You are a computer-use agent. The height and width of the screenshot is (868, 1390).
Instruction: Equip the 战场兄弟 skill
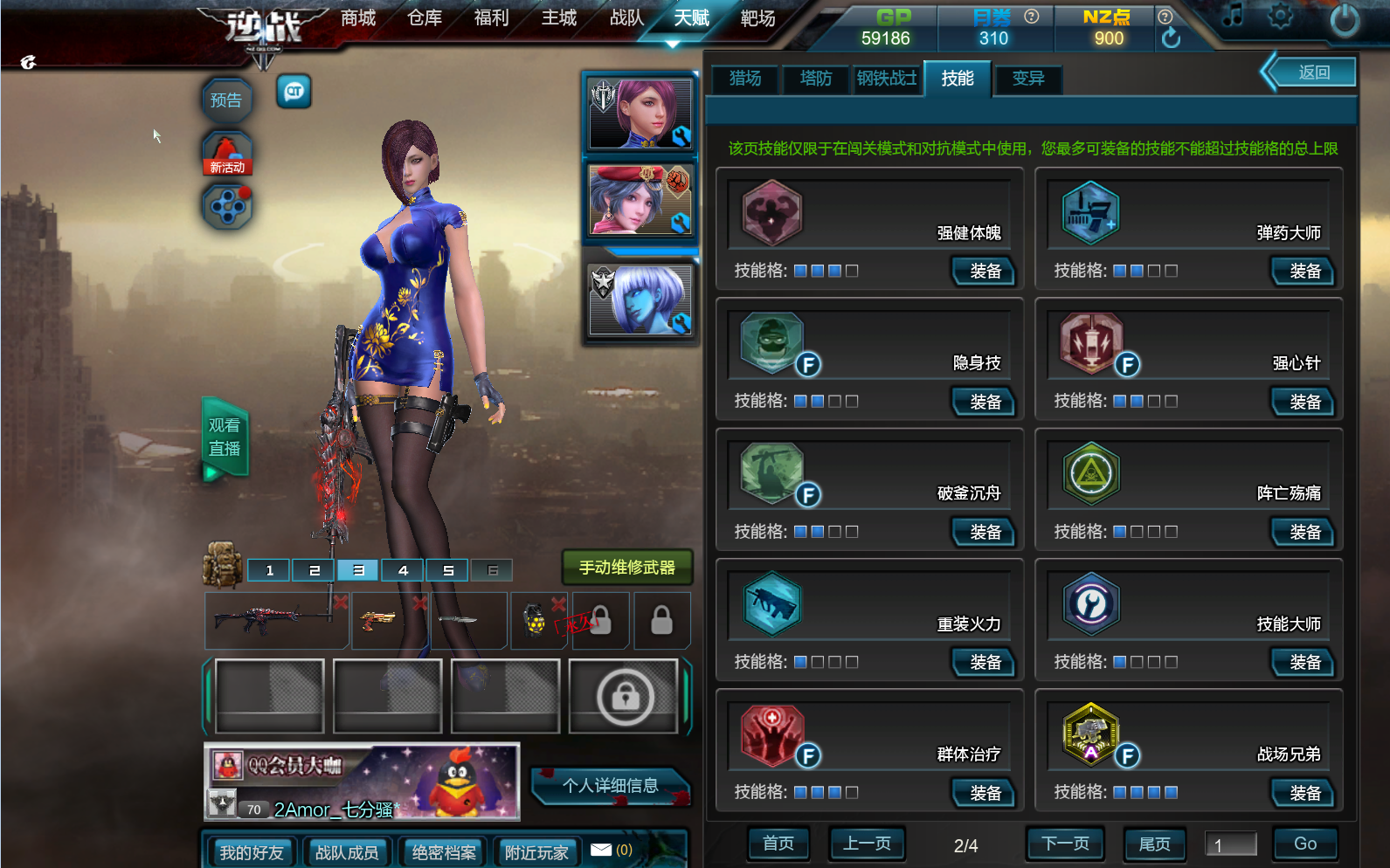1304,793
